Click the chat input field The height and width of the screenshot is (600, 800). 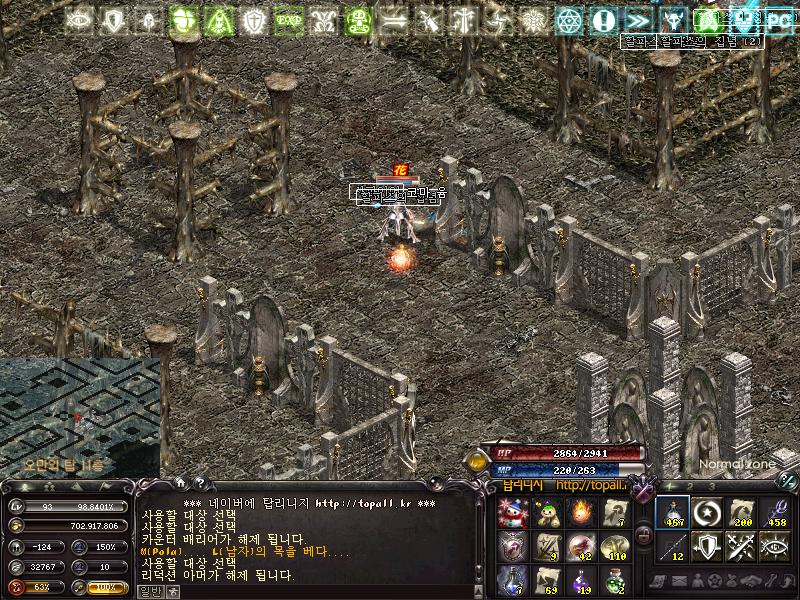(320, 591)
